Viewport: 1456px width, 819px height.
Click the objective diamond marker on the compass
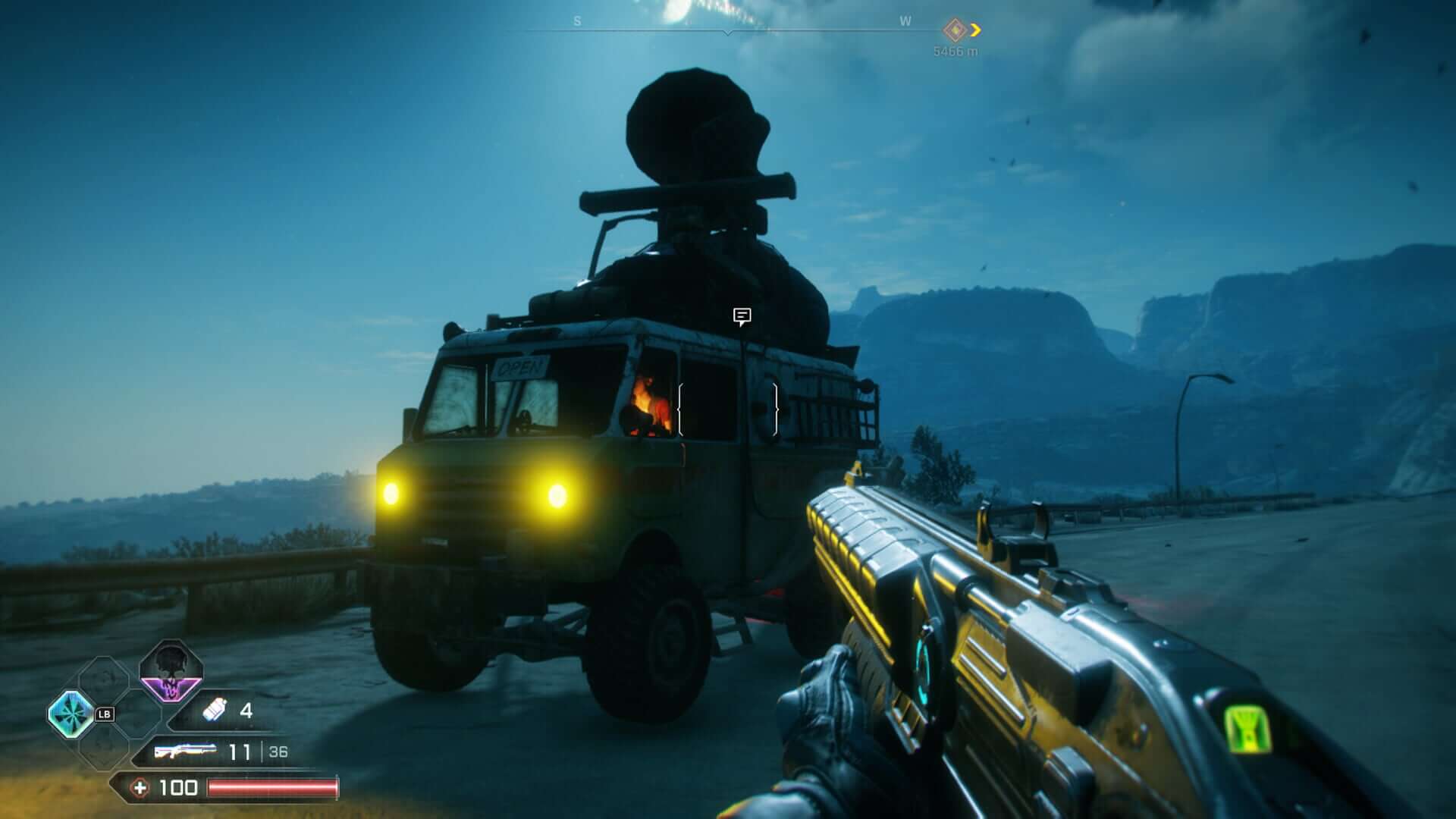(954, 30)
